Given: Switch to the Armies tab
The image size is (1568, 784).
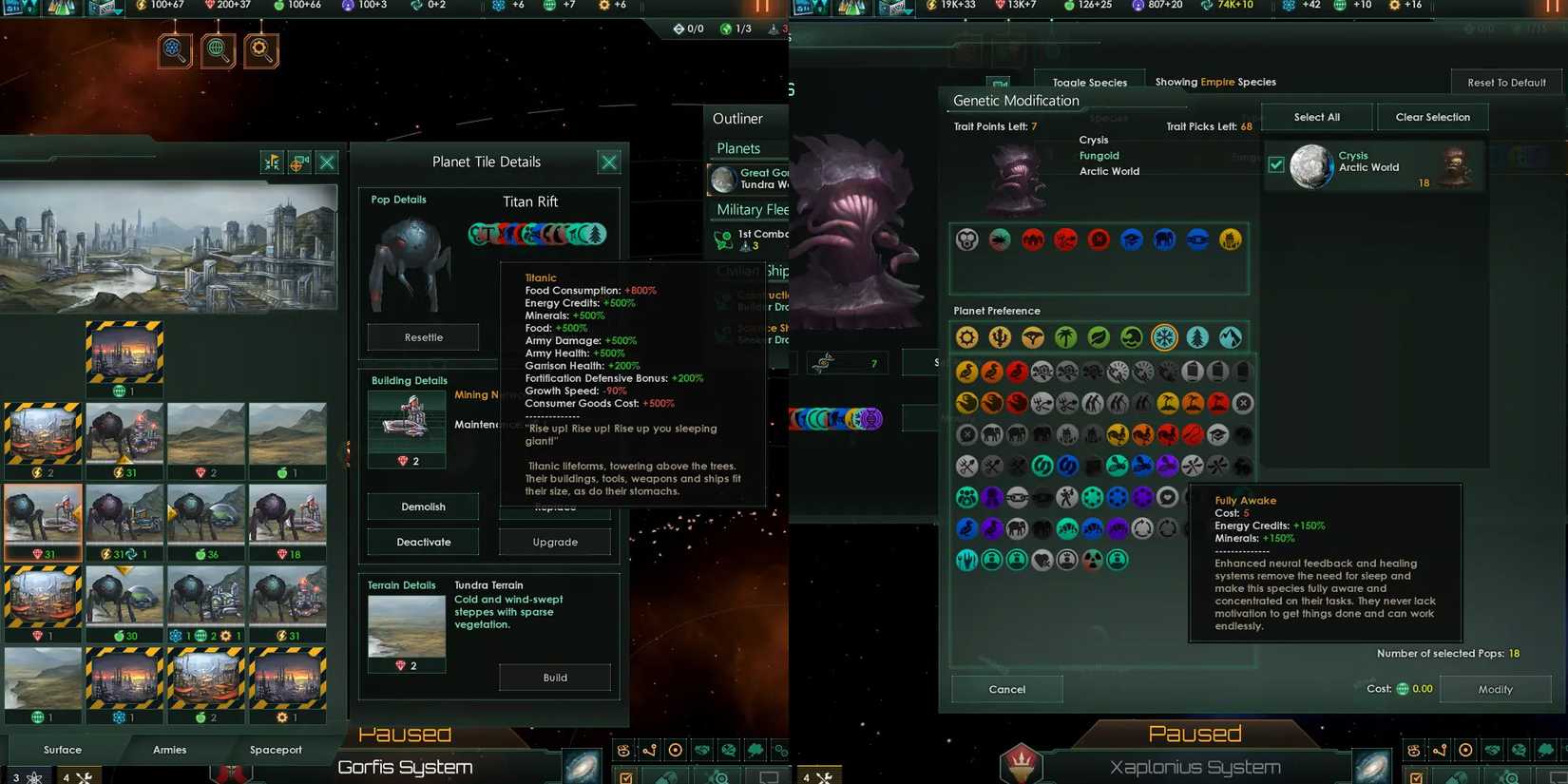Looking at the screenshot, I should [169, 750].
